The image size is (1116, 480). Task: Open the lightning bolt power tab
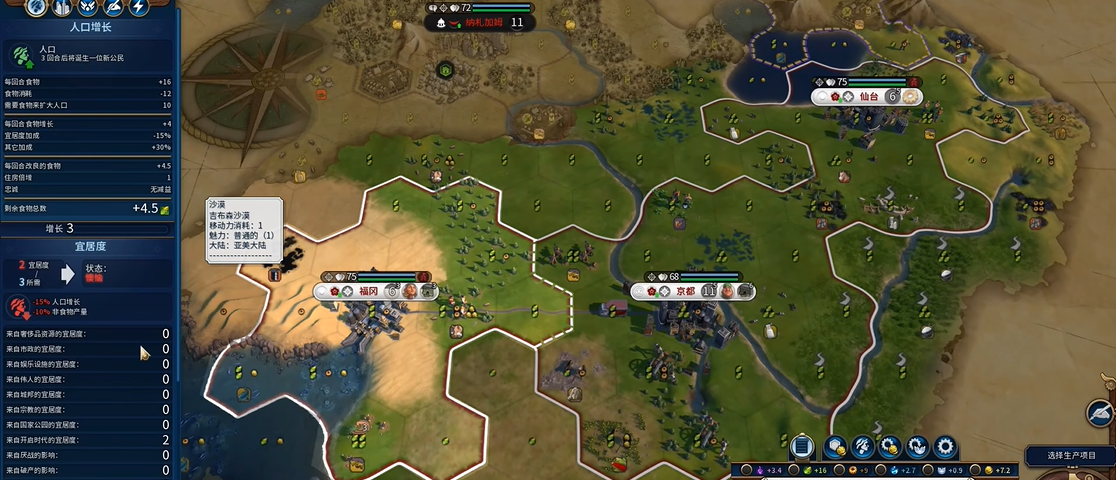tap(138, 8)
